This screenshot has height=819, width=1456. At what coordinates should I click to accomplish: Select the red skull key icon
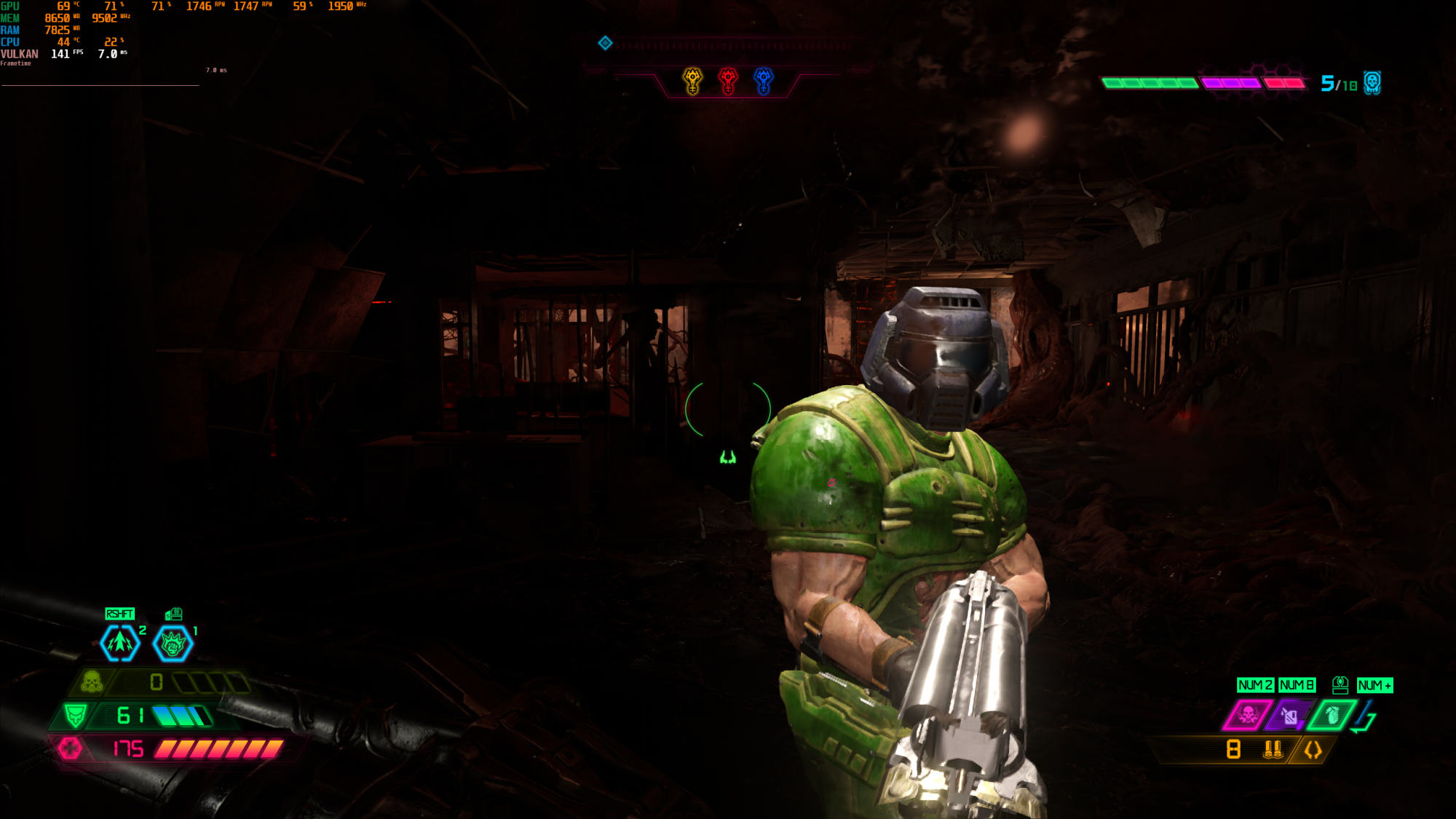tap(728, 81)
